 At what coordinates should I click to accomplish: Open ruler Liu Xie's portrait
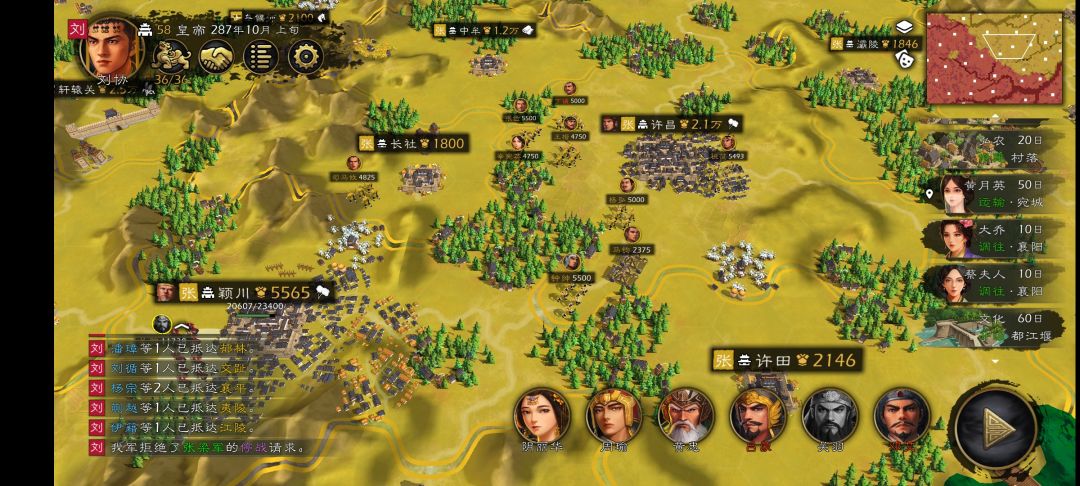[x=107, y=46]
